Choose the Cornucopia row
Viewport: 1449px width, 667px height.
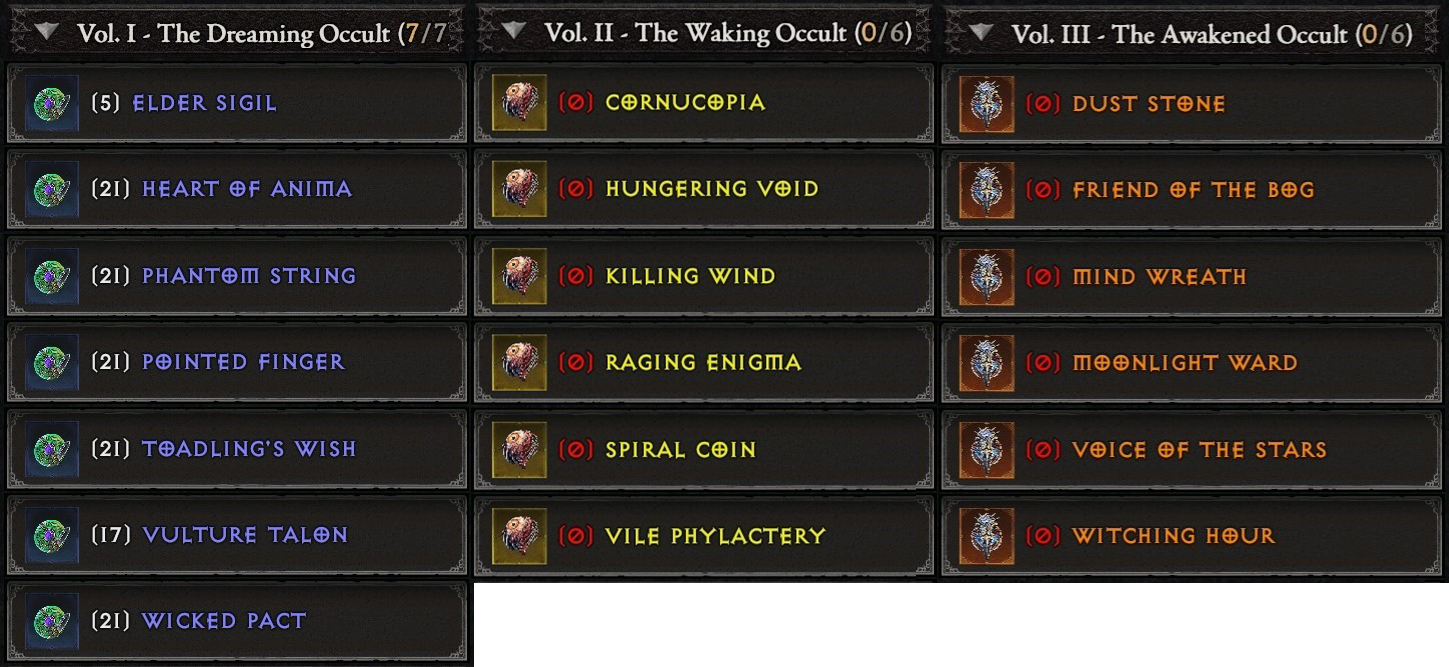[703, 103]
